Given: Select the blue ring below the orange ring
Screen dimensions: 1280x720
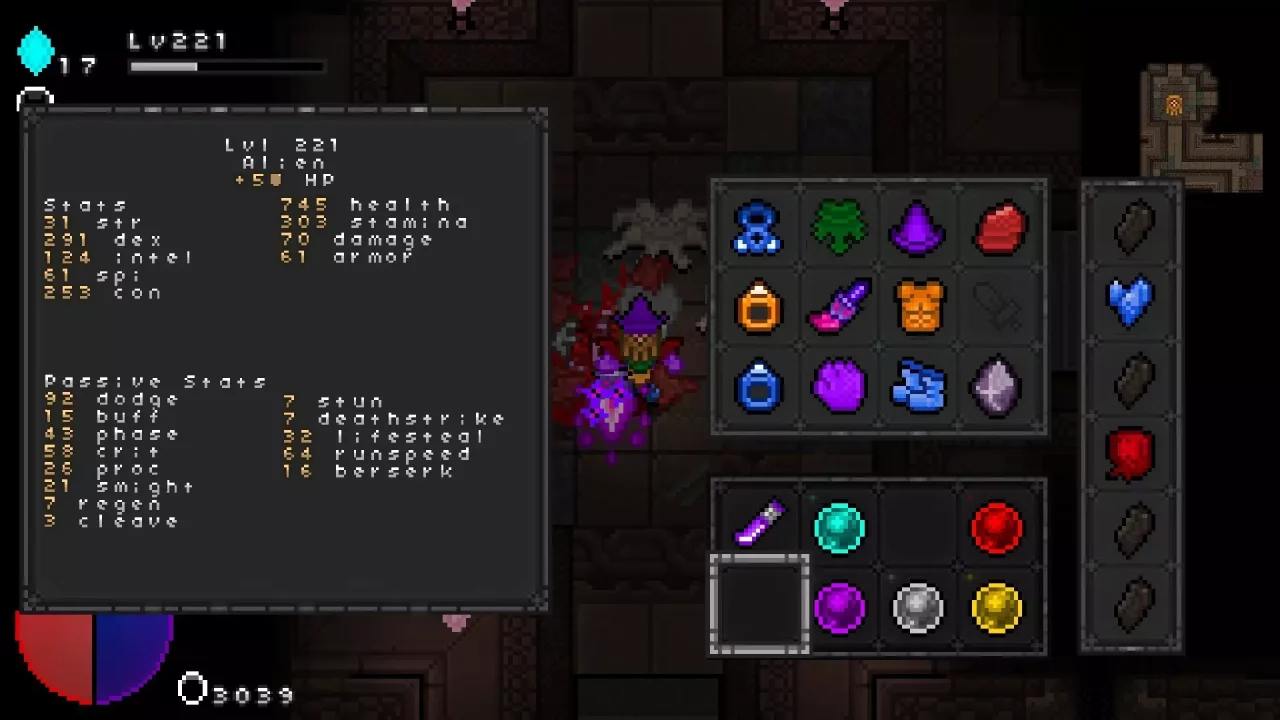Looking at the screenshot, I should click(x=758, y=387).
